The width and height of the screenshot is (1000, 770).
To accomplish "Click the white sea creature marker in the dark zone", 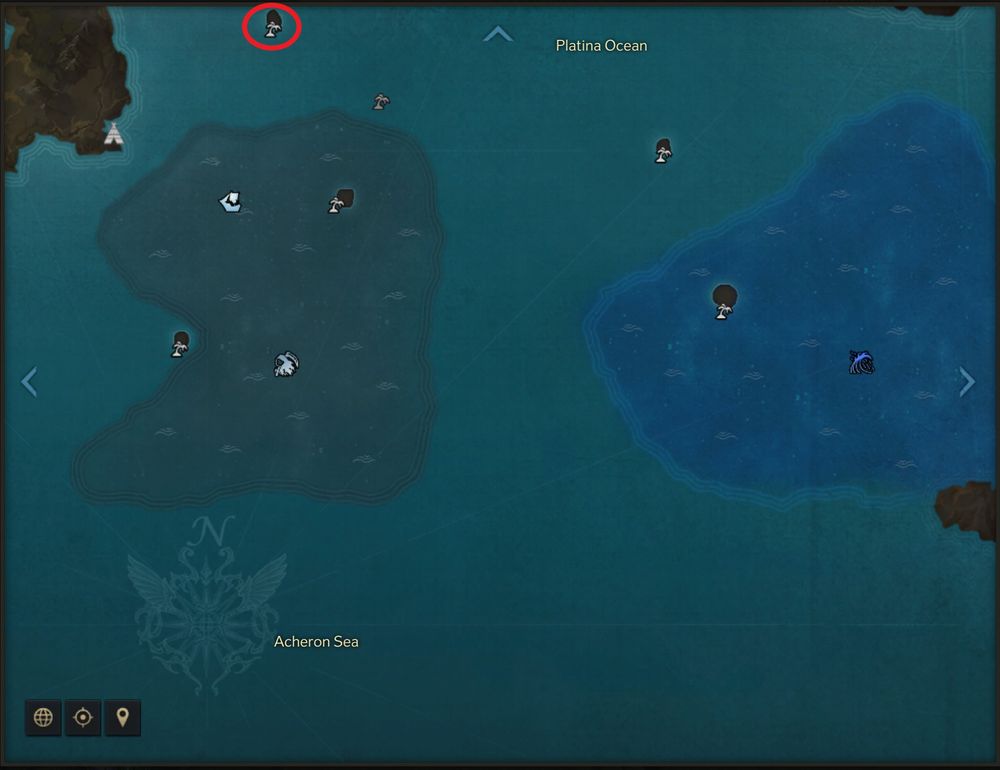I will (x=286, y=364).
